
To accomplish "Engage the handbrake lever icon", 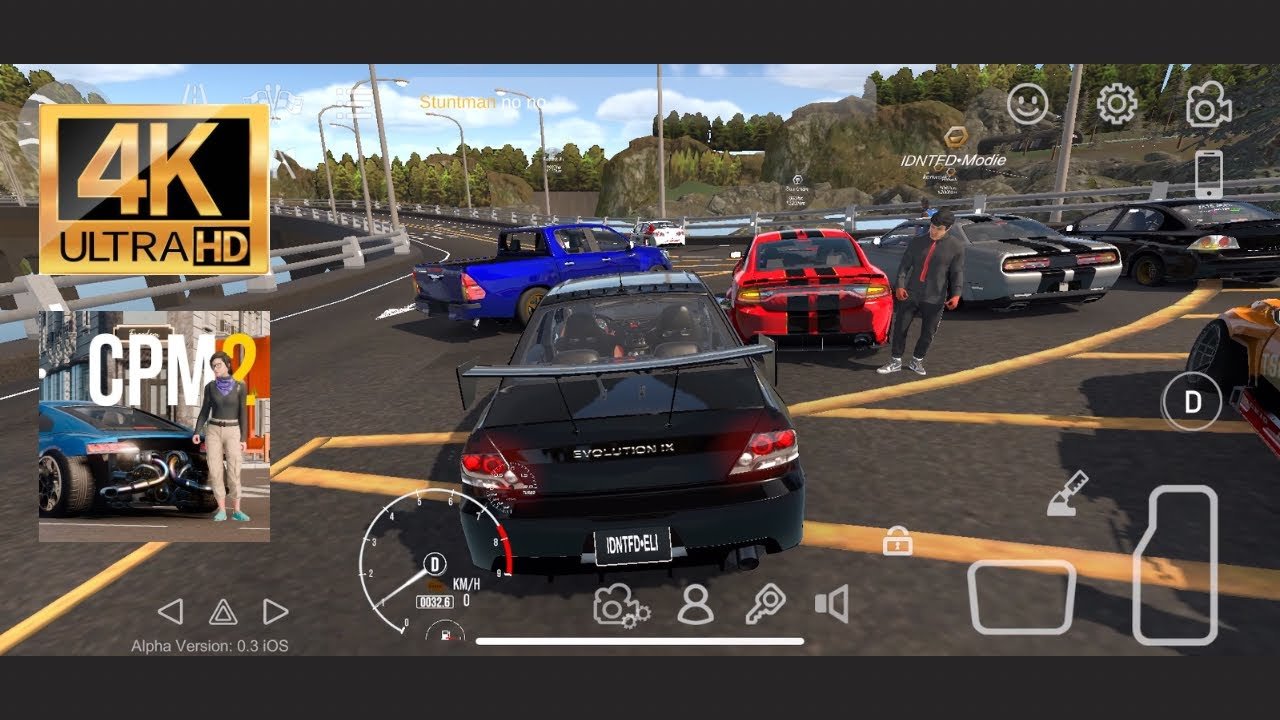I will (1067, 495).
